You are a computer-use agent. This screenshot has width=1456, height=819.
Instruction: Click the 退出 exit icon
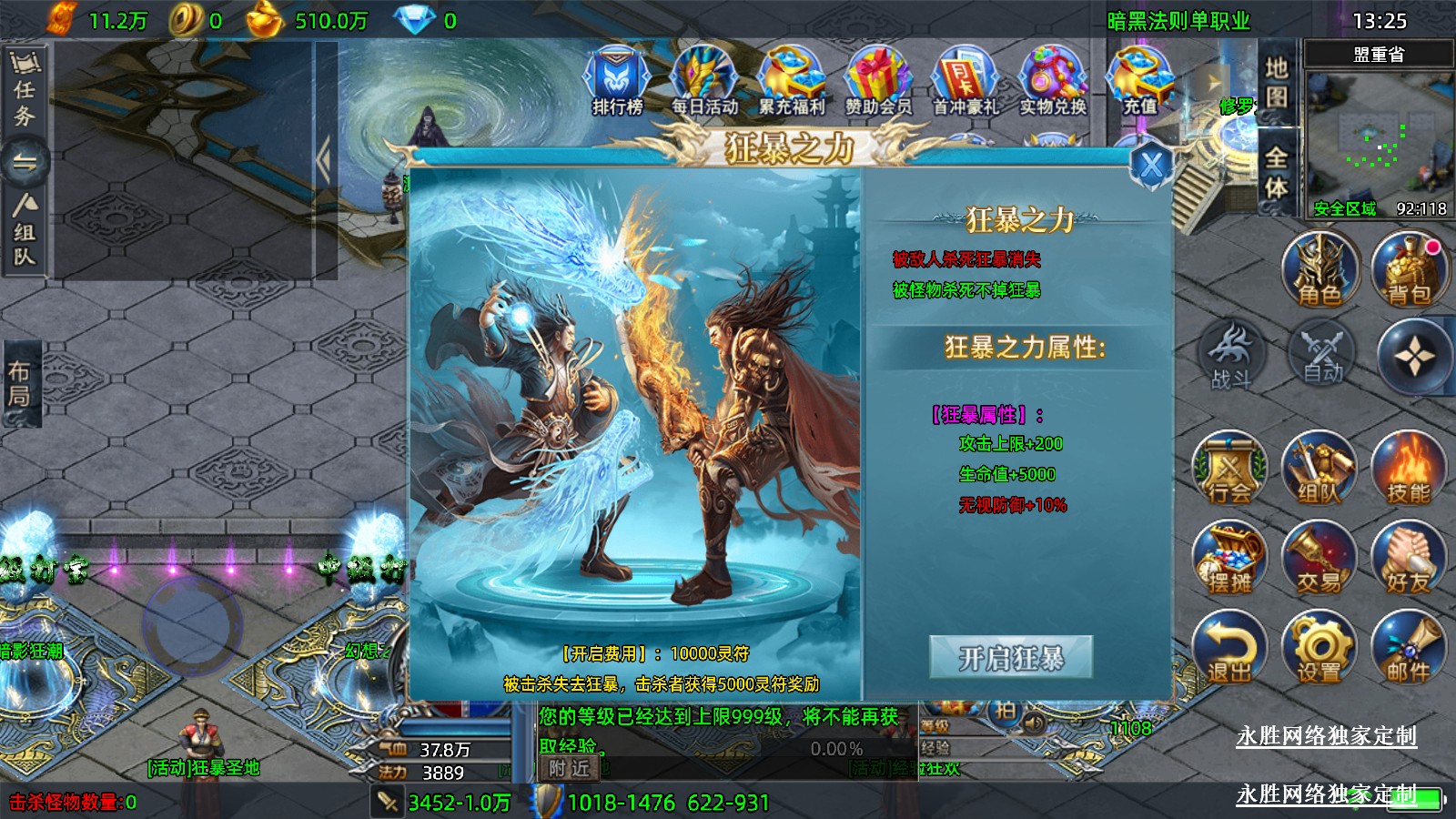(x=1229, y=648)
